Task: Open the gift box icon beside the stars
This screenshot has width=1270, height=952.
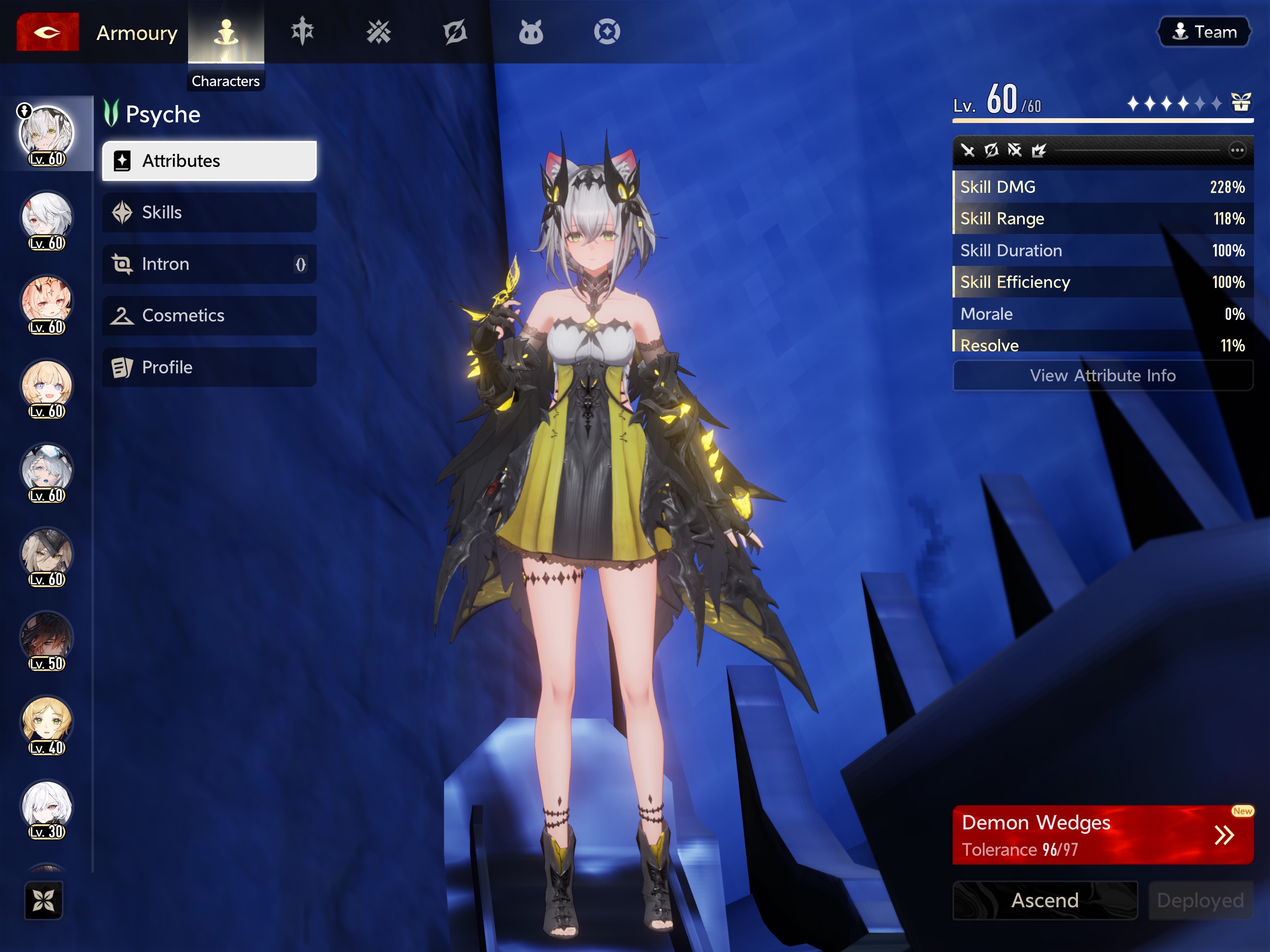Action: tap(1241, 103)
